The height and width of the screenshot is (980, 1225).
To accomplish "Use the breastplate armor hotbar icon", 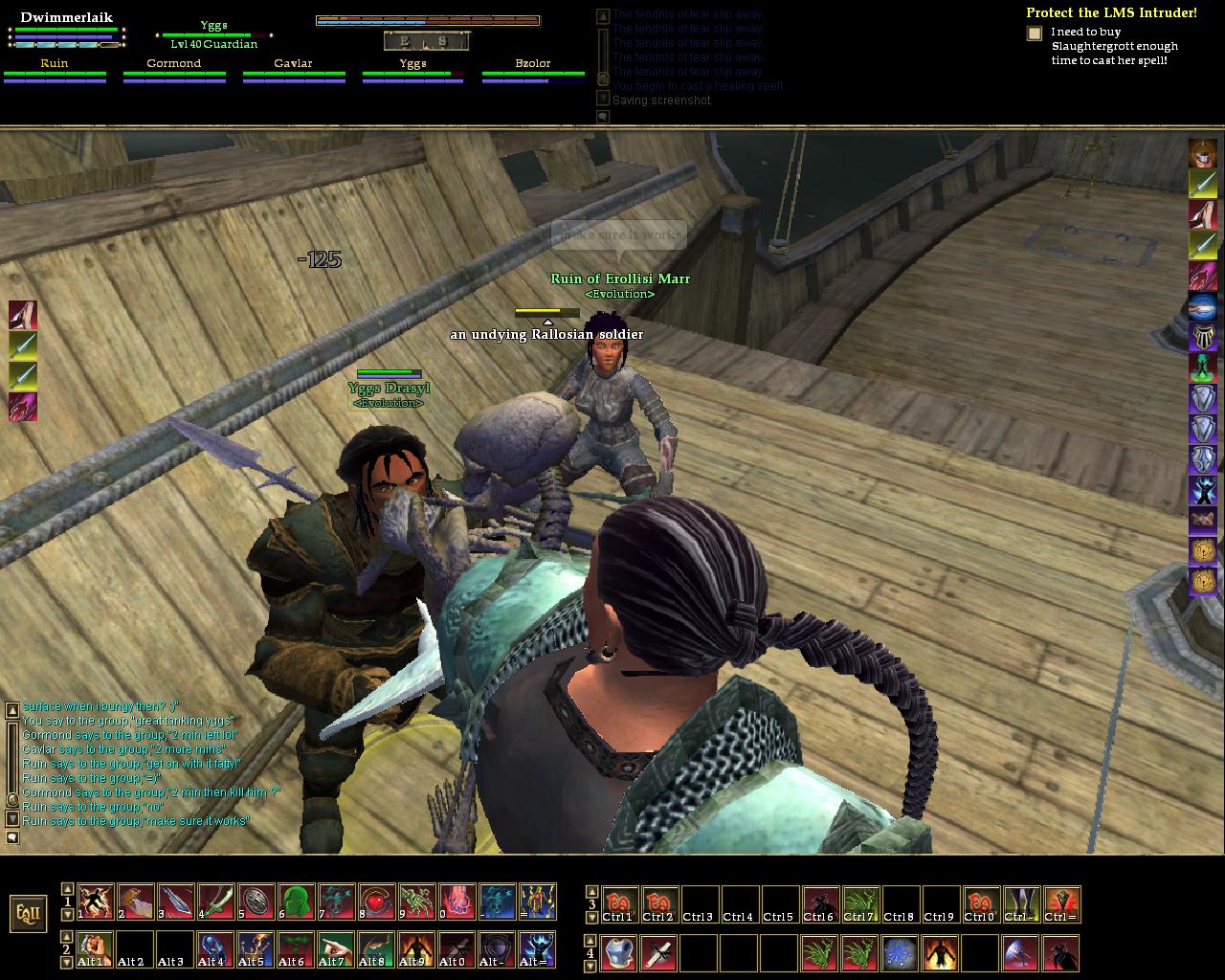I will click(619, 952).
